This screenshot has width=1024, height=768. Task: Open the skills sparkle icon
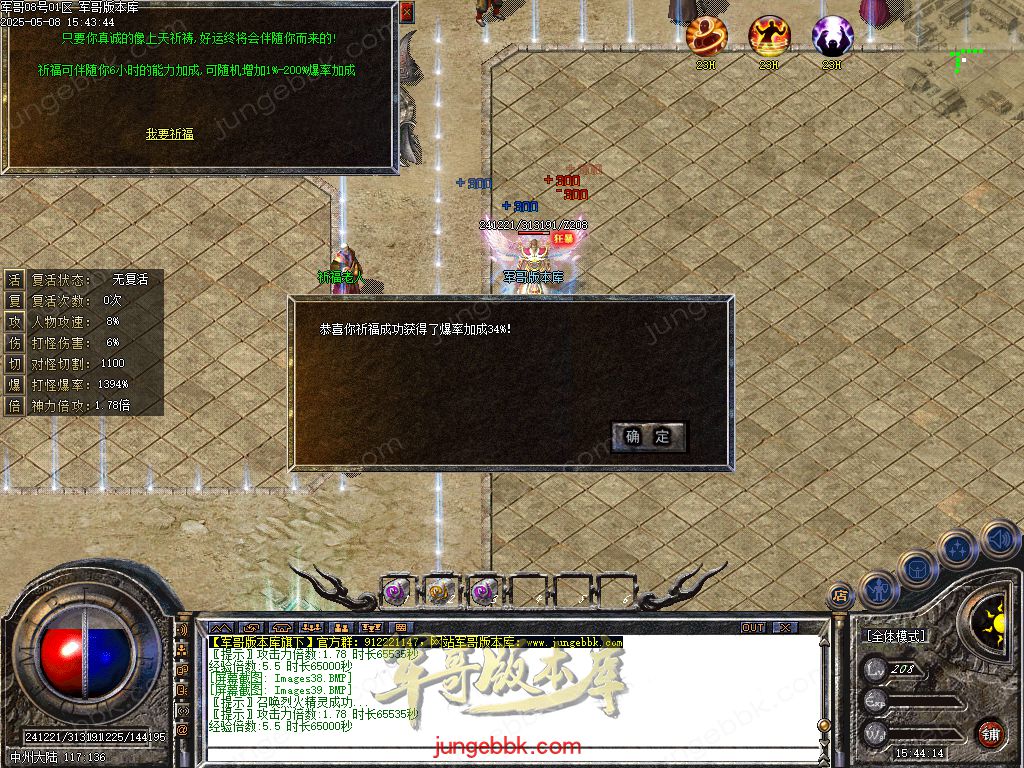tap(957, 548)
